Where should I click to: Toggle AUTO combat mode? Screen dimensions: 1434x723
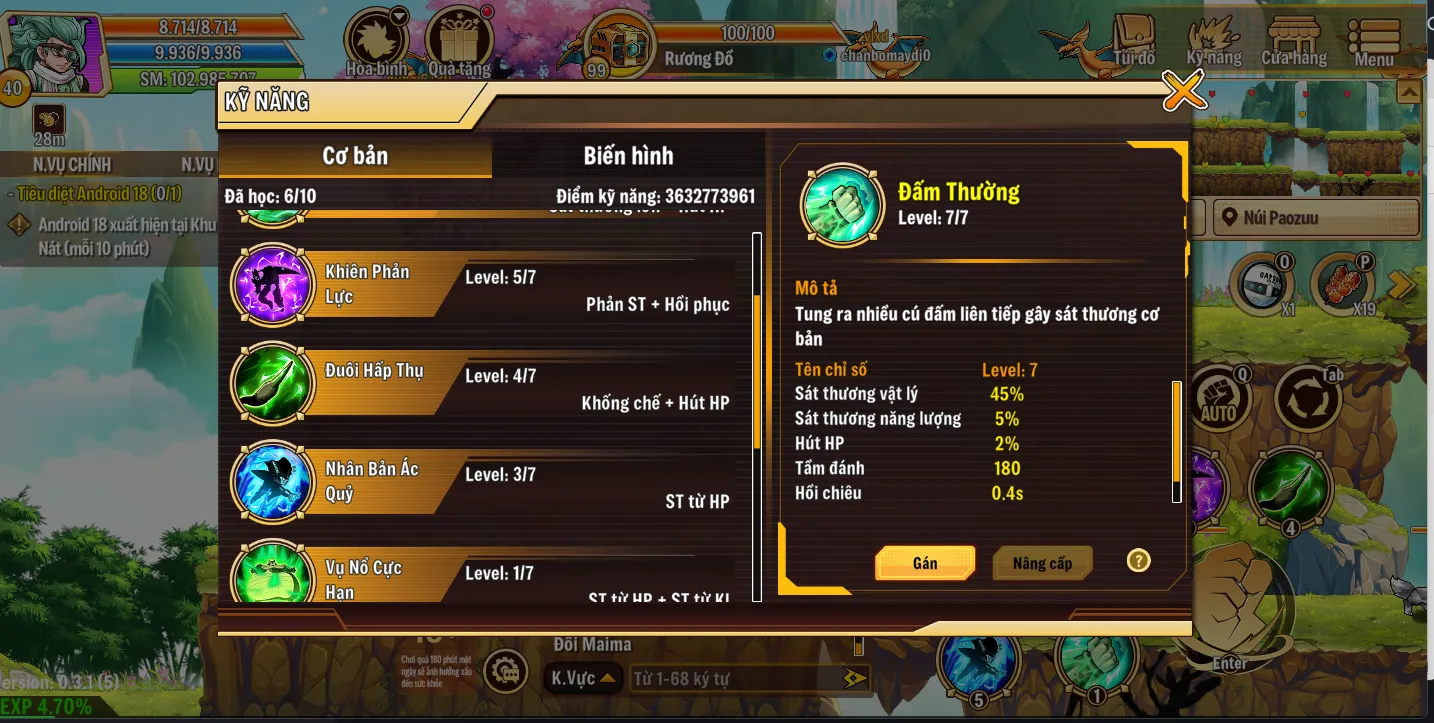click(x=1218, y=396)
